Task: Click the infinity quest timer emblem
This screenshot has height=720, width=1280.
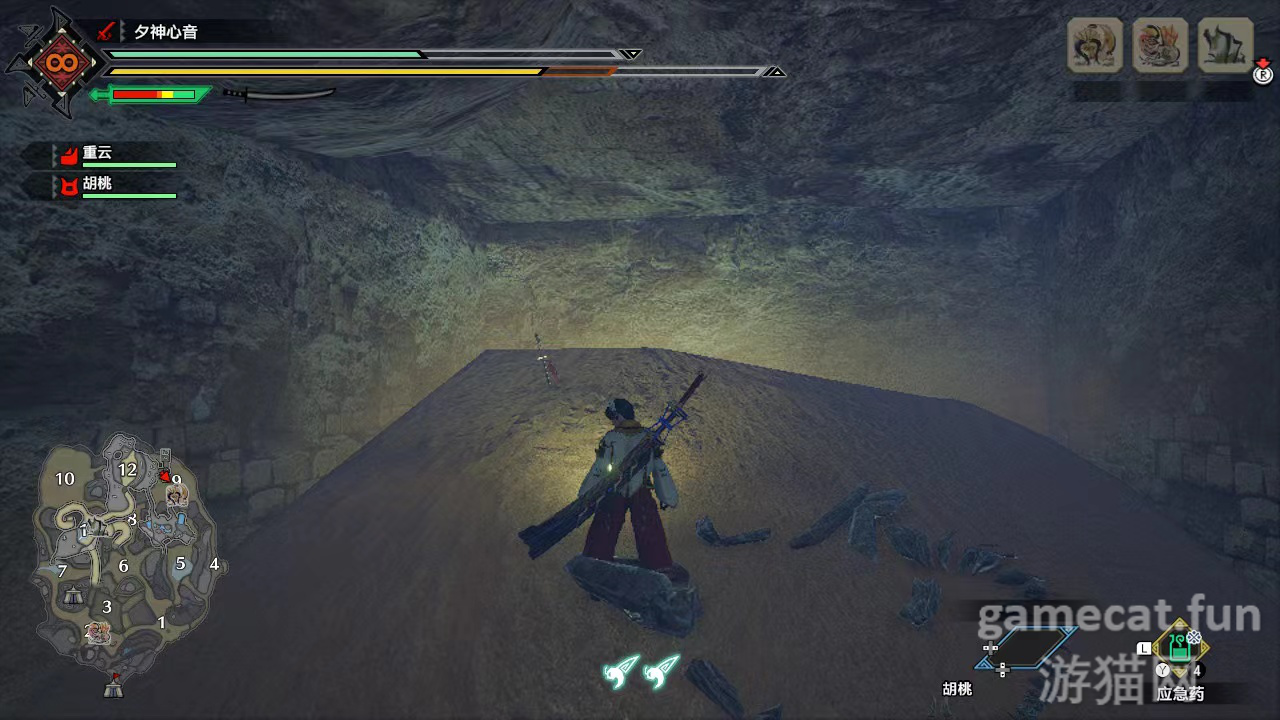Action: tap(54, 62)
